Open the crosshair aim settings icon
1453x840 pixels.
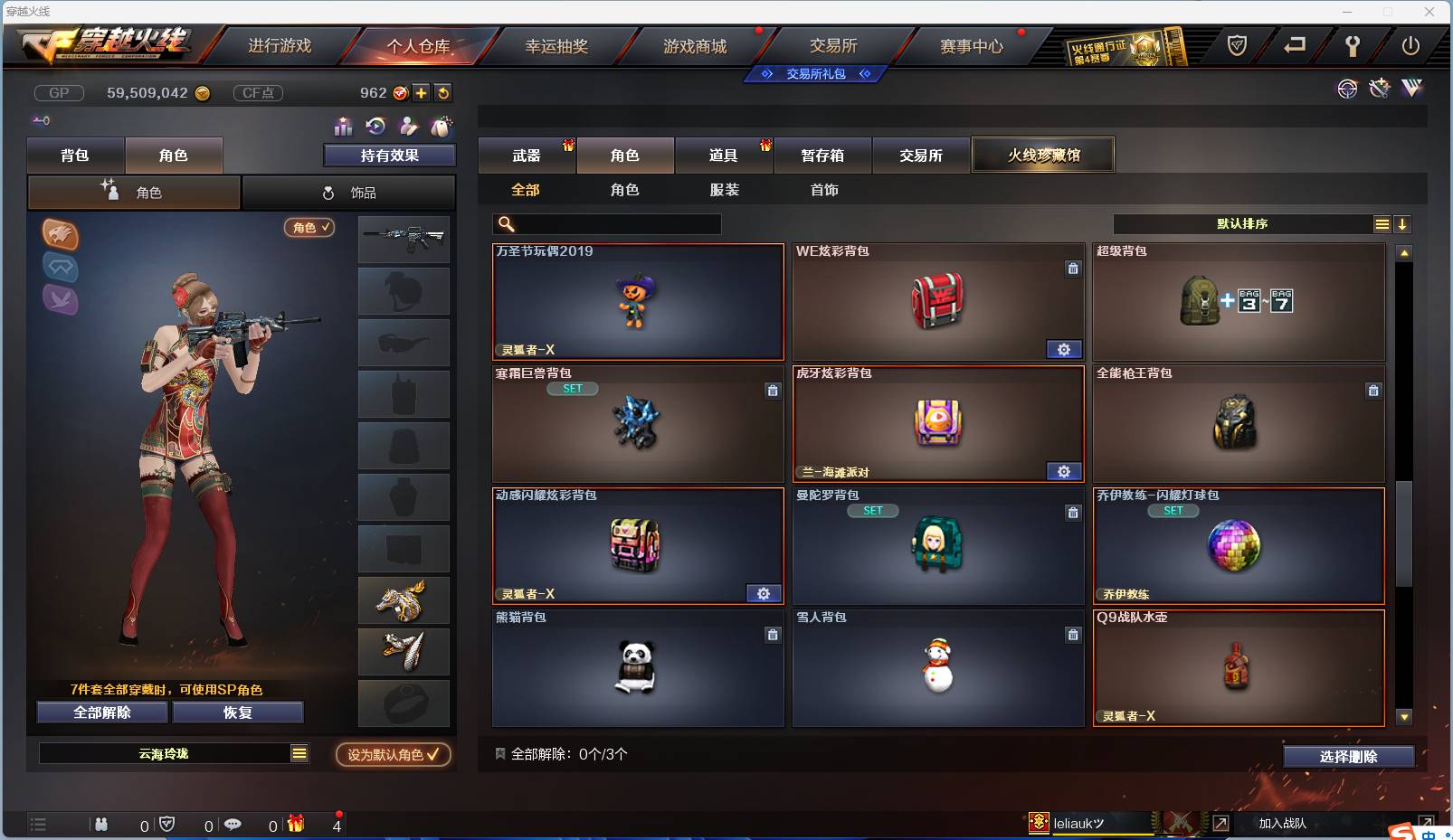click(1348, 89)
